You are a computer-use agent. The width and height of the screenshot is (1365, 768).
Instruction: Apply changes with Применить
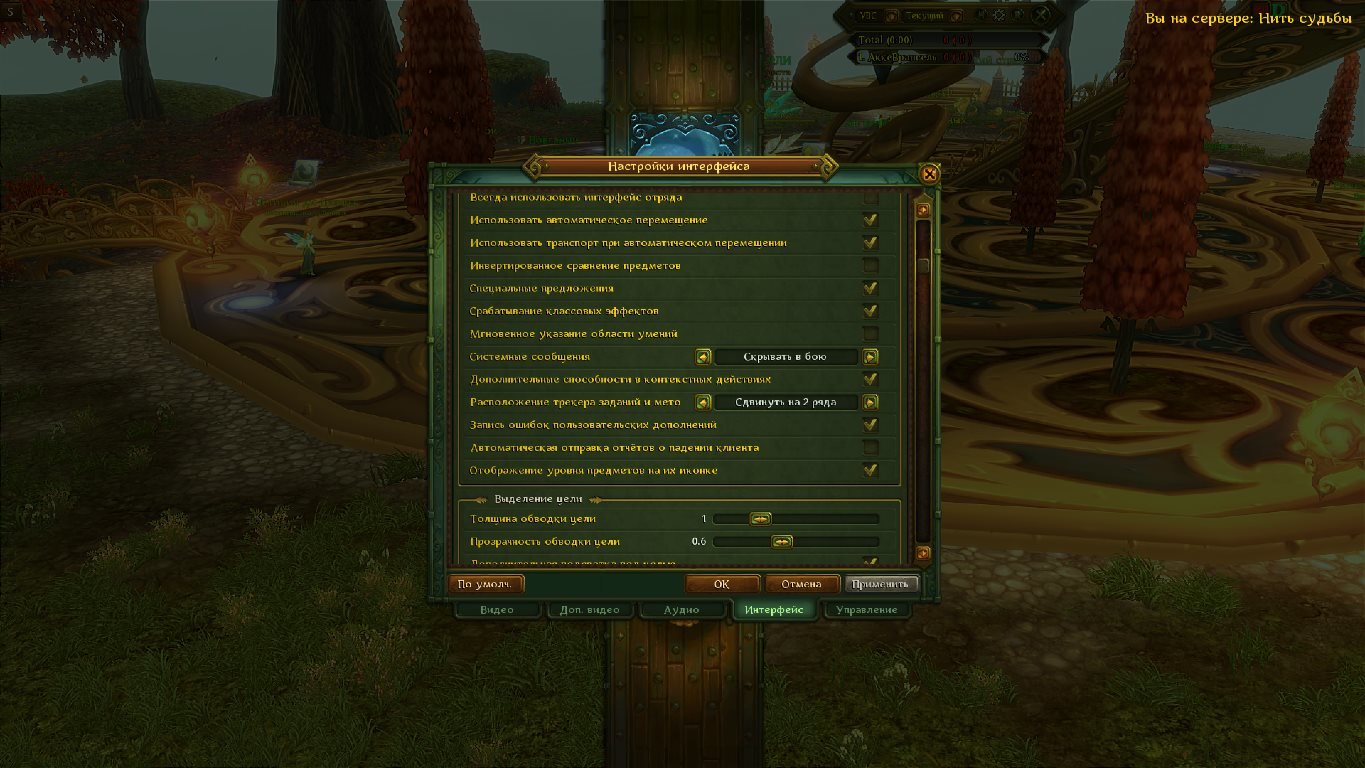(881, 584)
